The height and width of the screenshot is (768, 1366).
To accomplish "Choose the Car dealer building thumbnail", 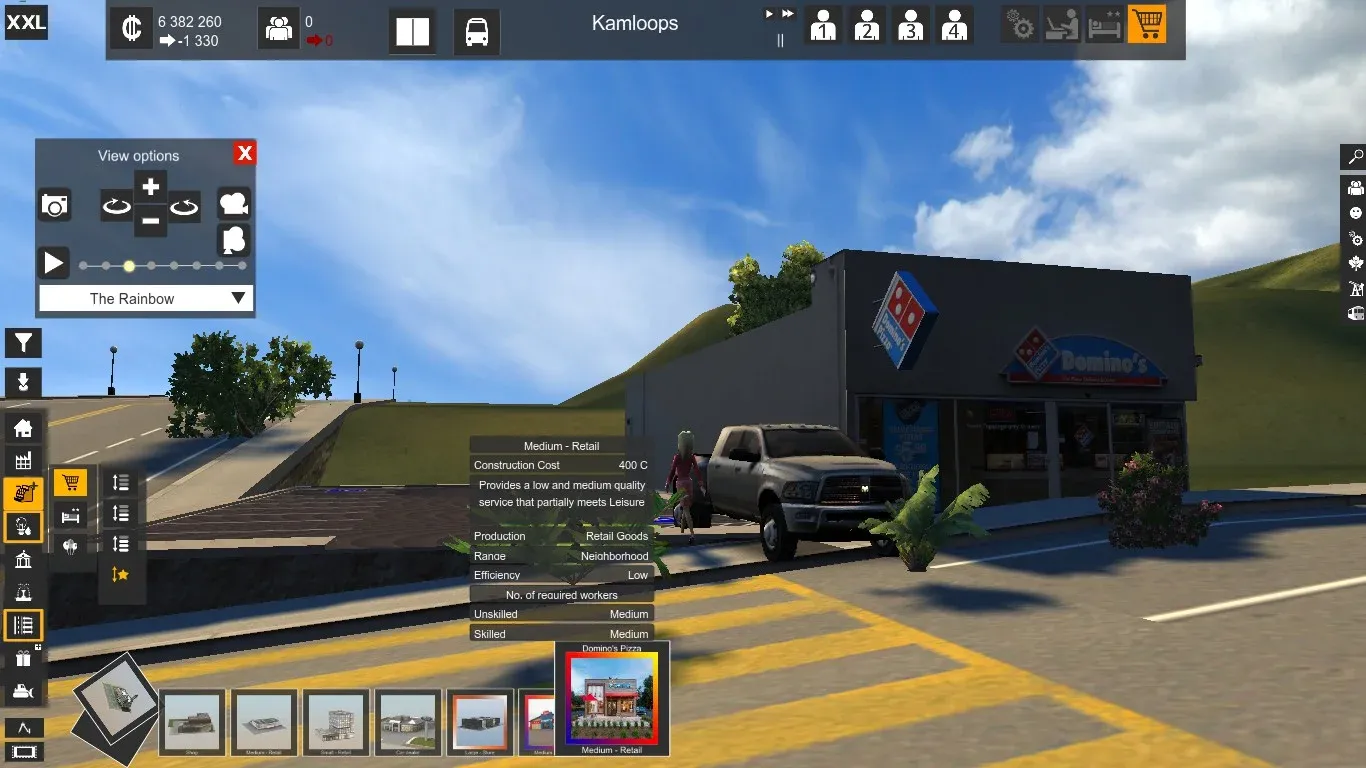I will tap(408, 721).
